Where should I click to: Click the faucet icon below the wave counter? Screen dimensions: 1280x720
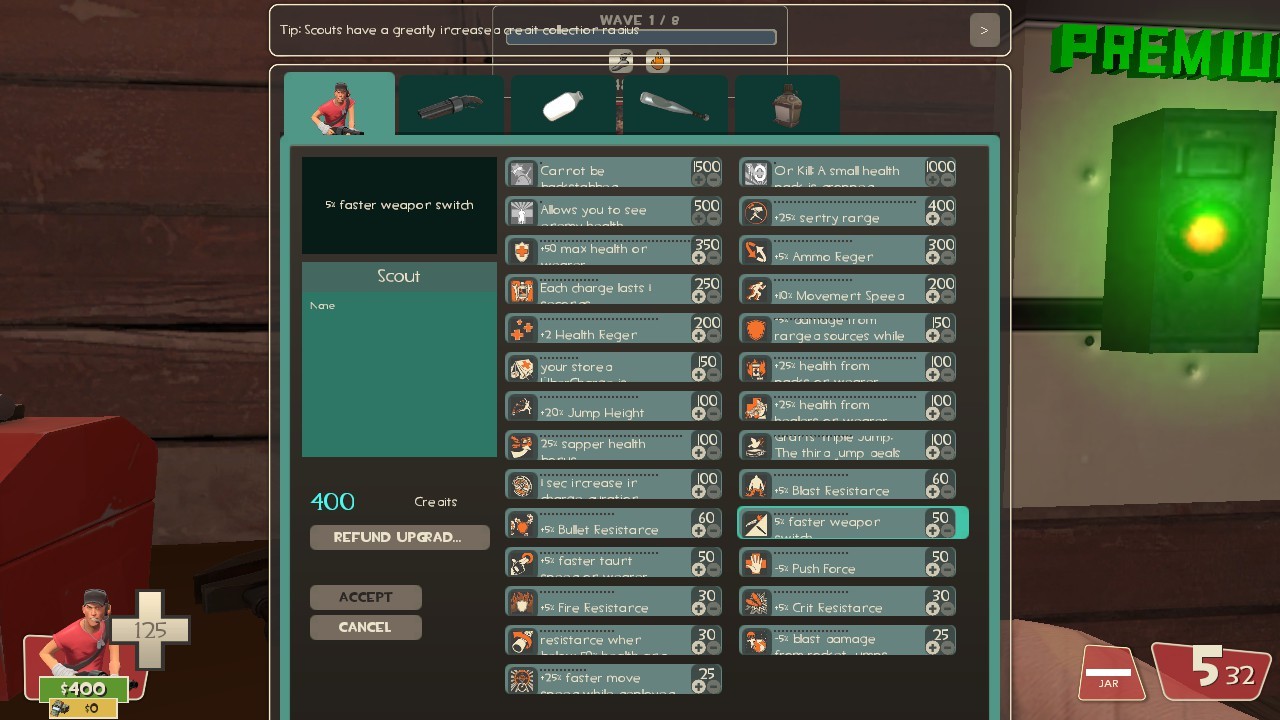click(621, 60)
